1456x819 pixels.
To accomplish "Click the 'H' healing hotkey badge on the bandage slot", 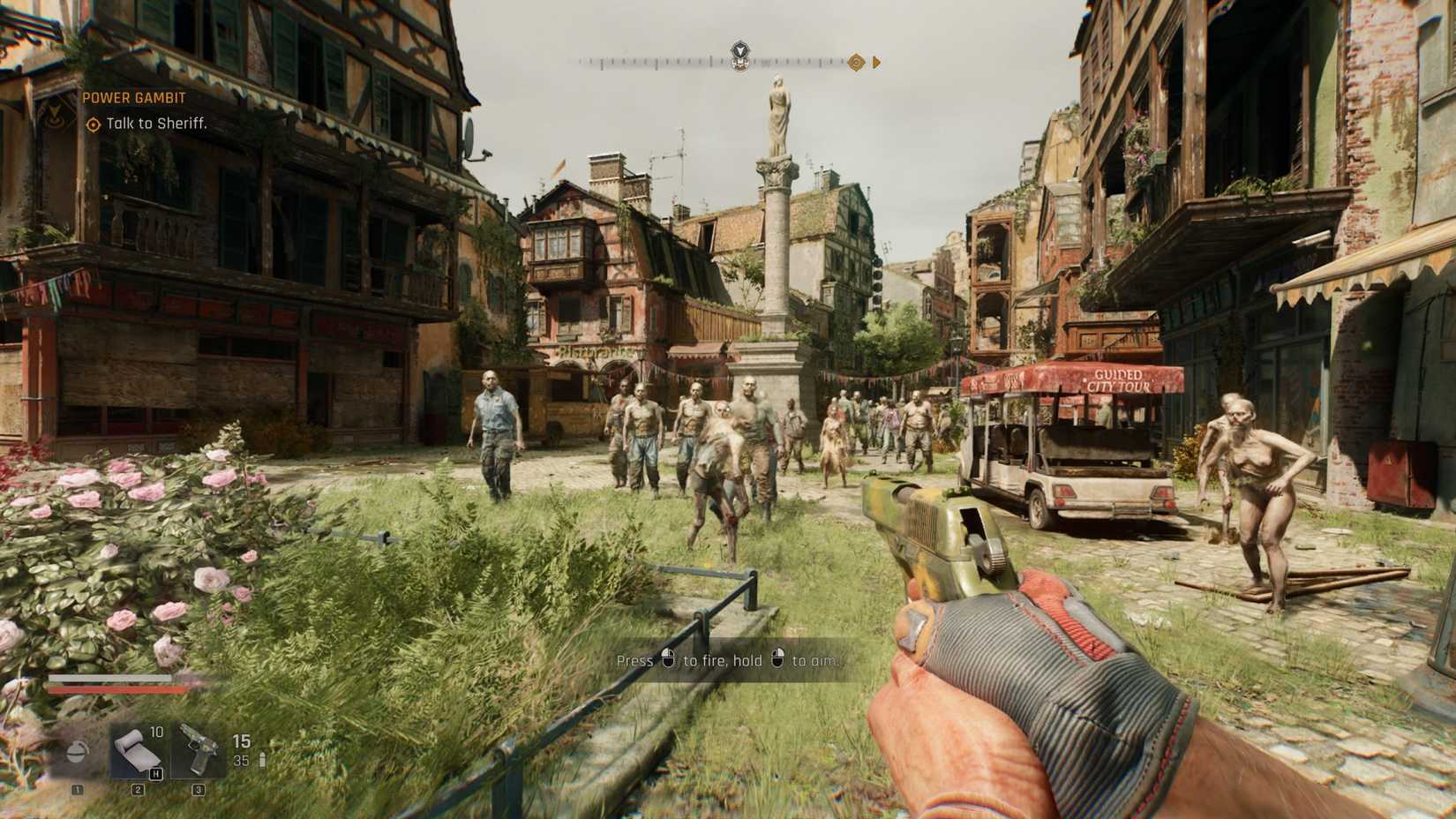I will coord(155,775).
